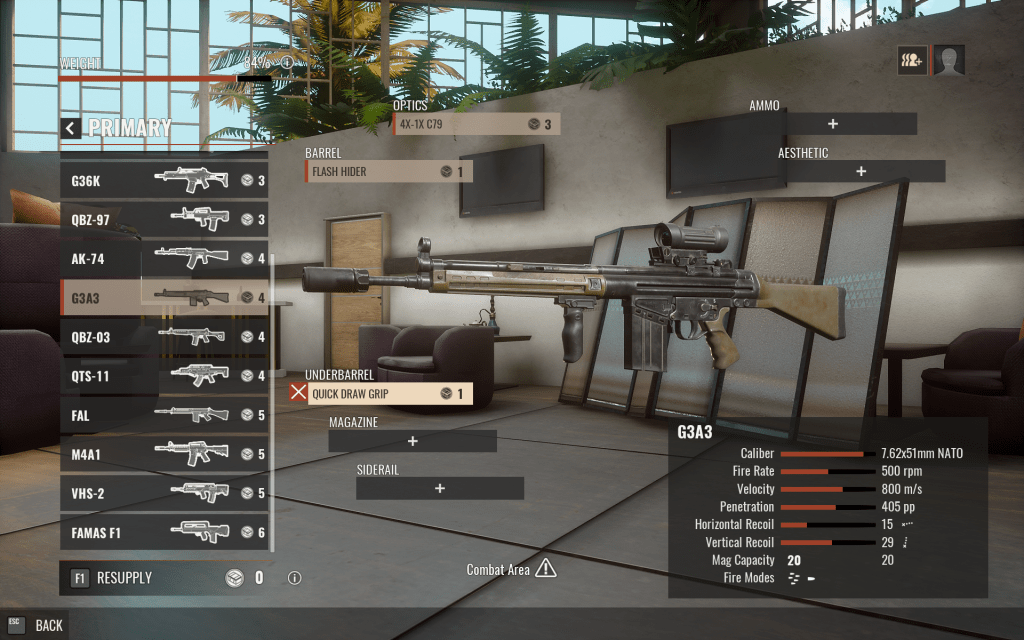
Task: Open the 4X-1X C79 optics slot
Action: 475,124
